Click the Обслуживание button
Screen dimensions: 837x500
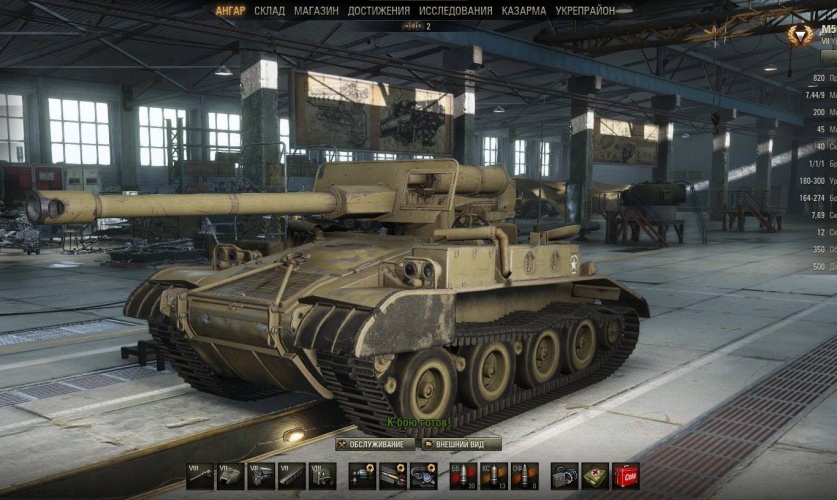click(x=375, y=444)
